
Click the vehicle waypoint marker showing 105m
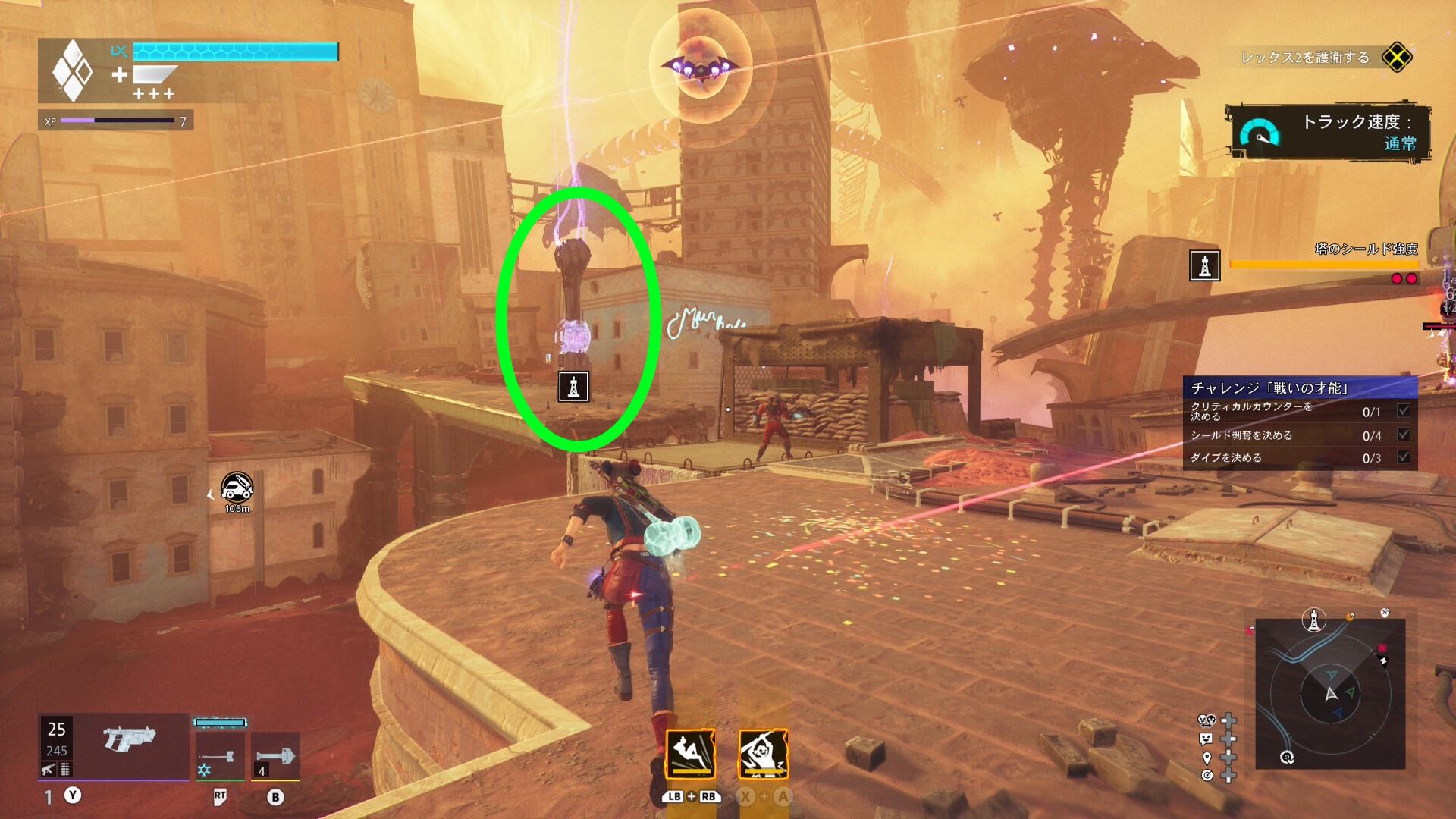(237, 488)
